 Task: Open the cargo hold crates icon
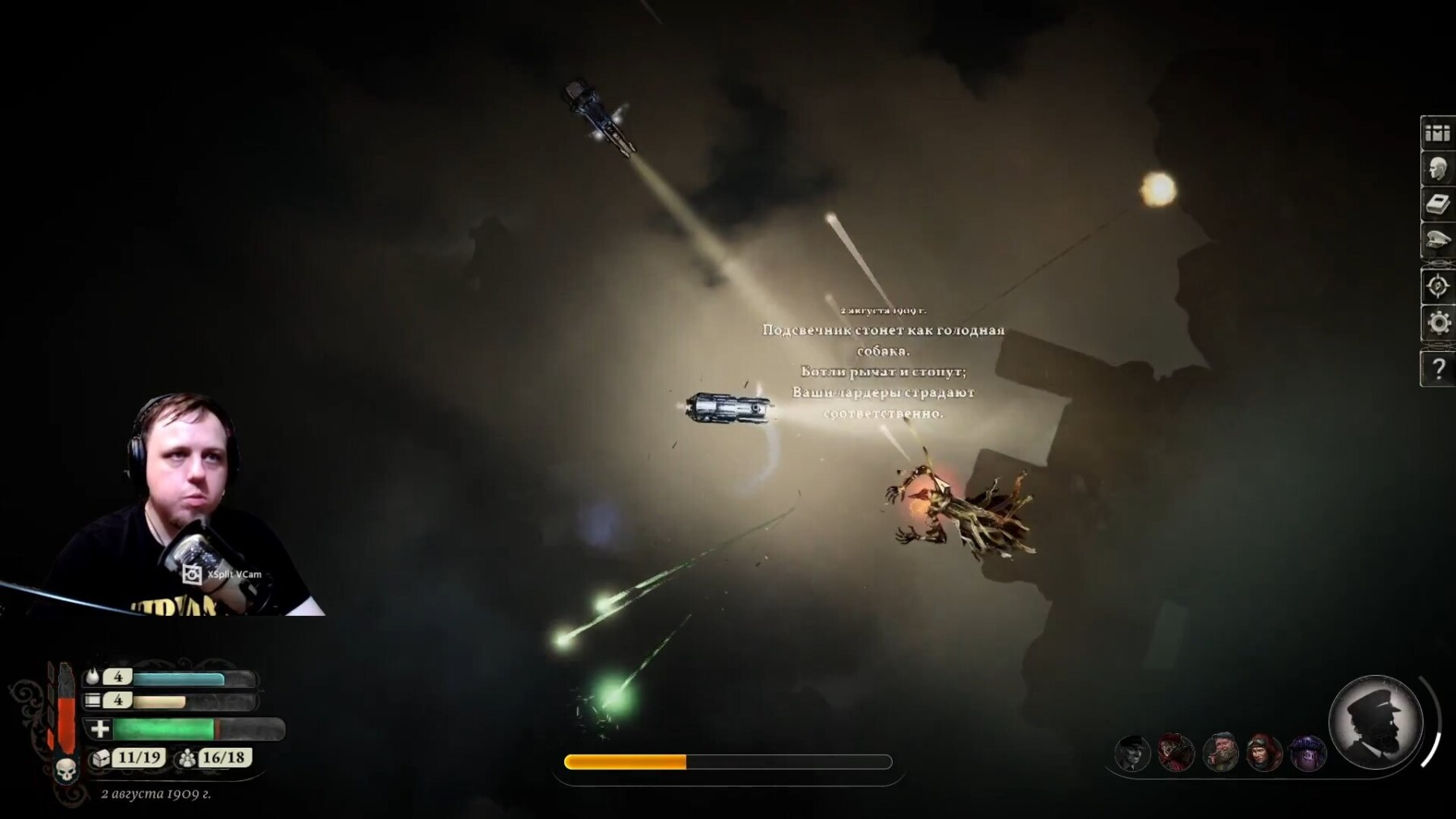(x=1437, y=134)
